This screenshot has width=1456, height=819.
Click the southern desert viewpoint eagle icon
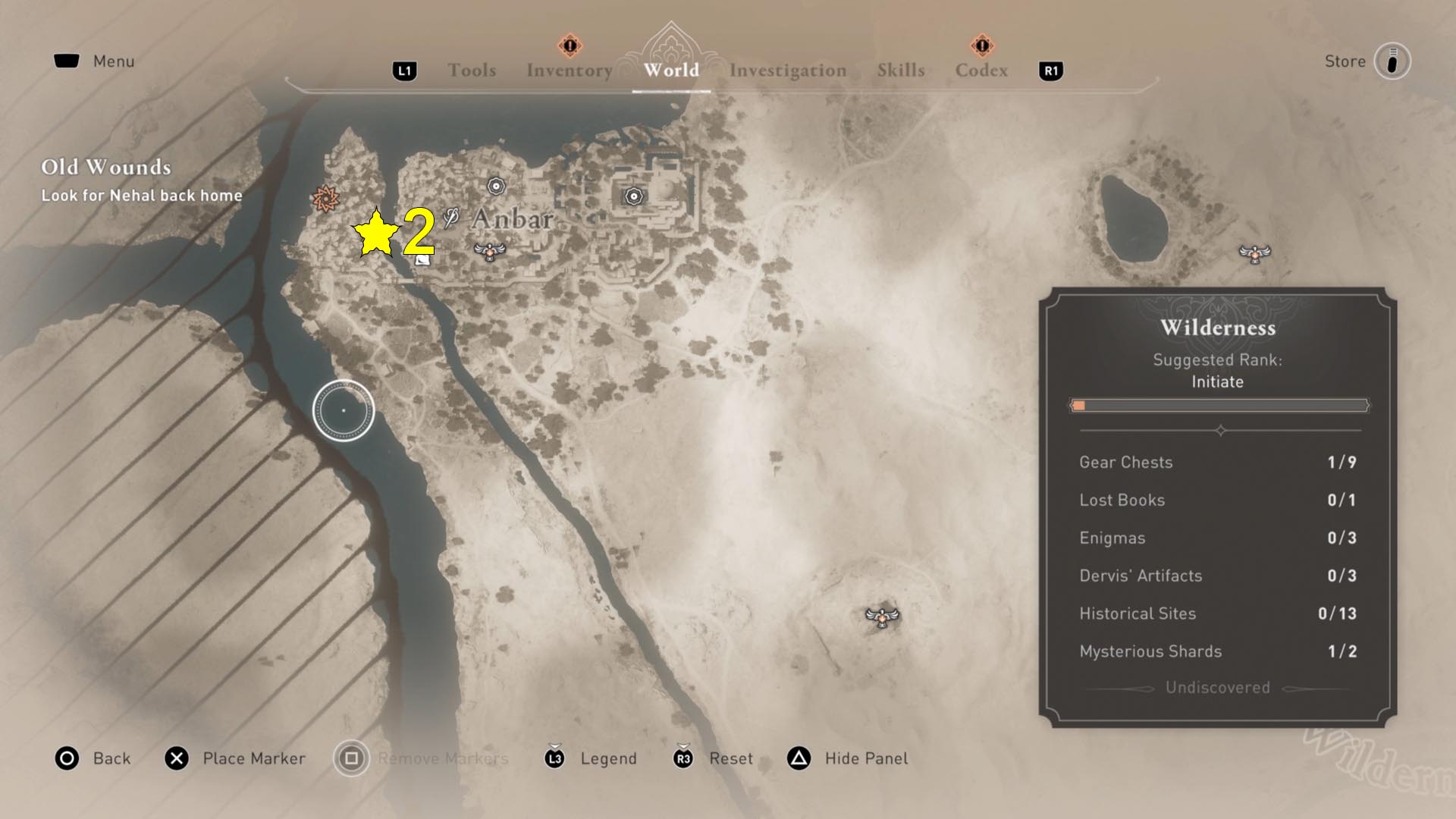click(882, 620)
